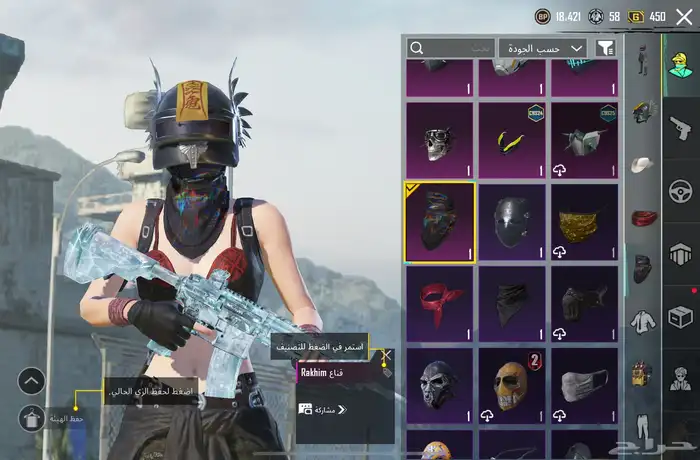Click the save outfit hanger button
Viewport: 700px width, 460px height.
31,418
